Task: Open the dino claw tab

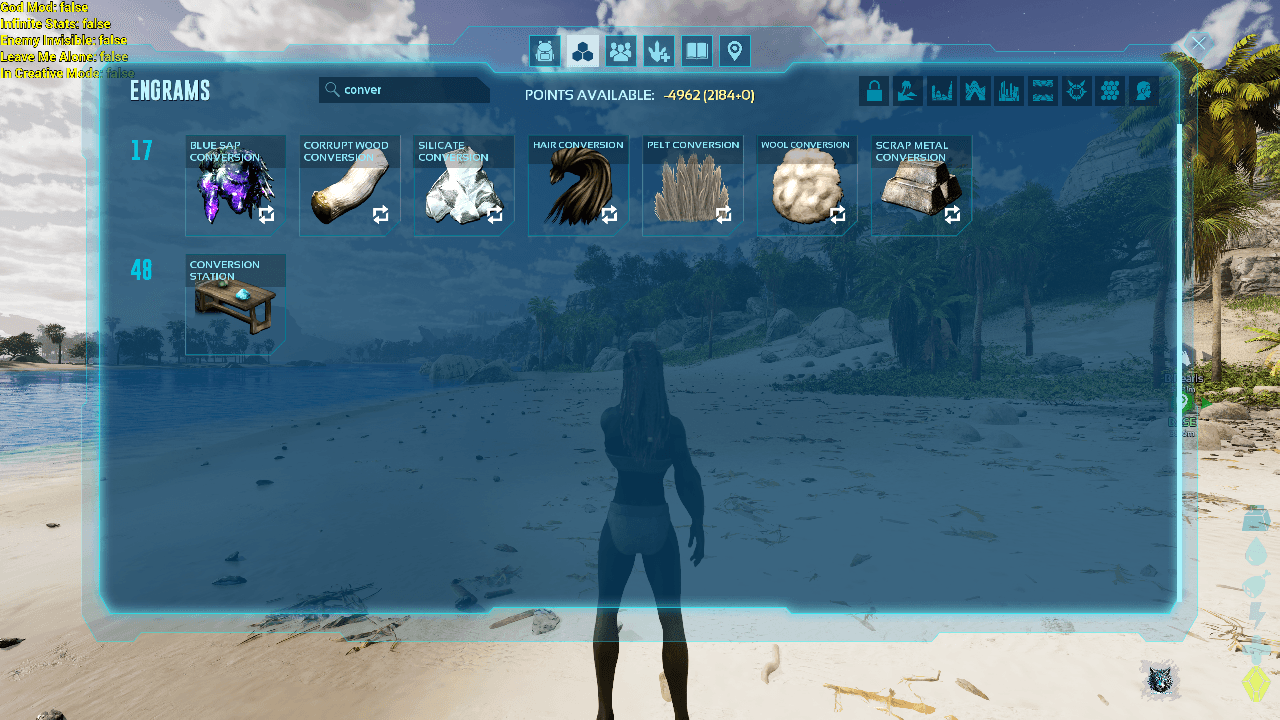Action: tap(659, 51)
